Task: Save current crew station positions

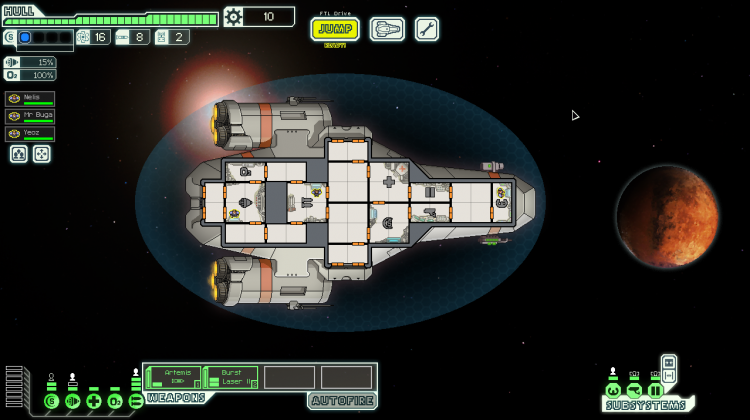Action: tap(19, 154)
